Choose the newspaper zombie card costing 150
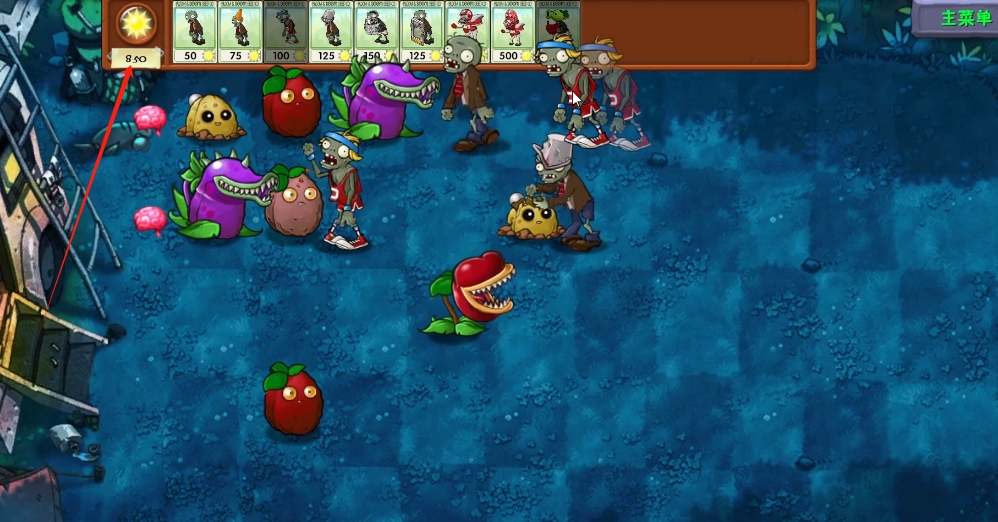This screenshot has height=522, width=998. pyautogui.click(x=377, y=32)
